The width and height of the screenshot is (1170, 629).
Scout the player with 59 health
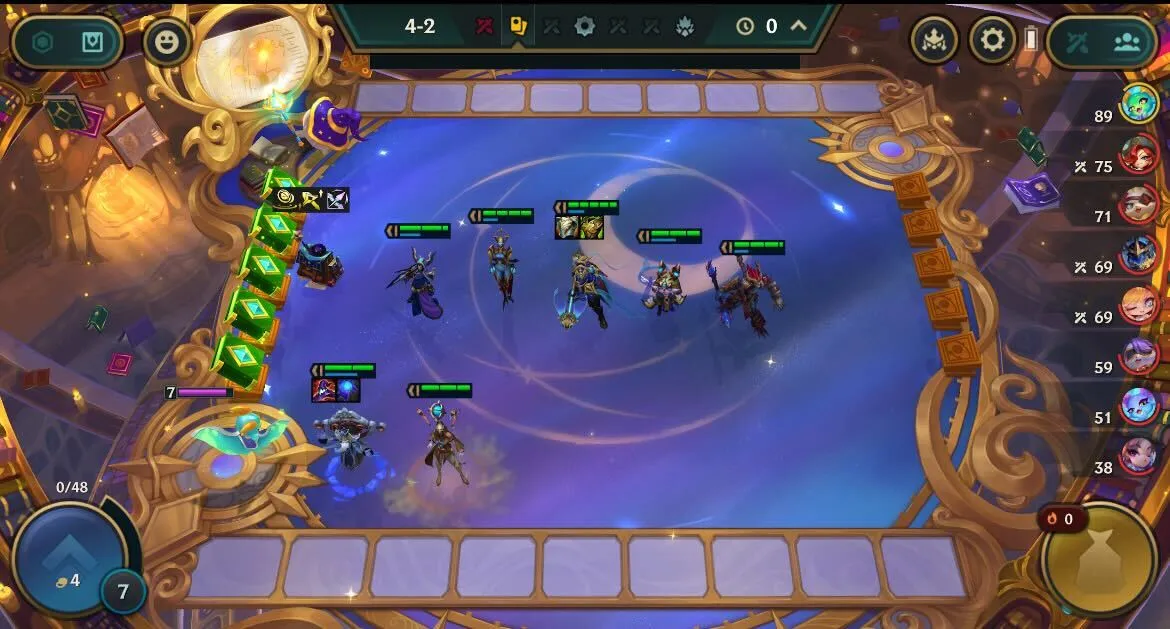[1138, 356]
